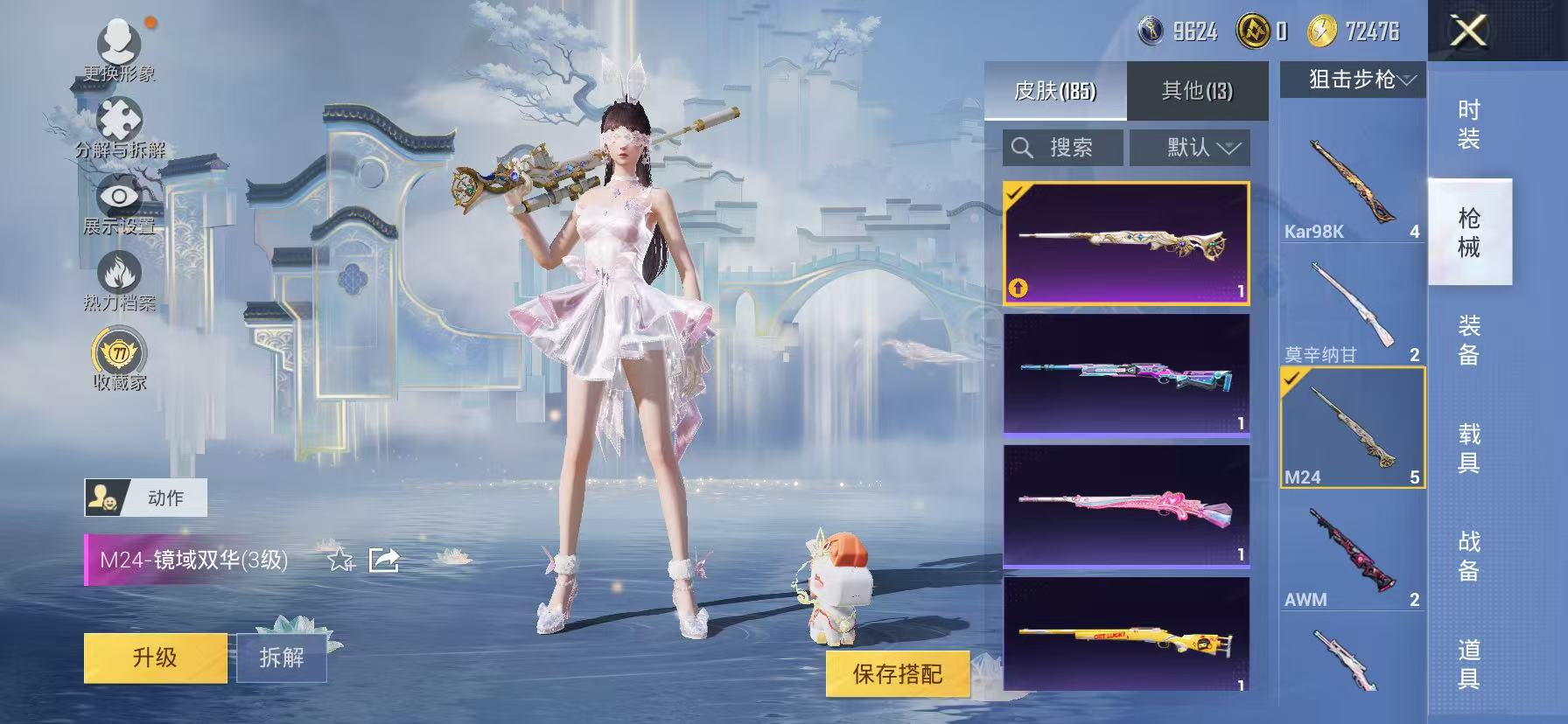Open the 默认 sorting dropdown
Image resolution: width=1568 pixels, height=724 pixels.
pyautogui.click(x=1190, y=147)
